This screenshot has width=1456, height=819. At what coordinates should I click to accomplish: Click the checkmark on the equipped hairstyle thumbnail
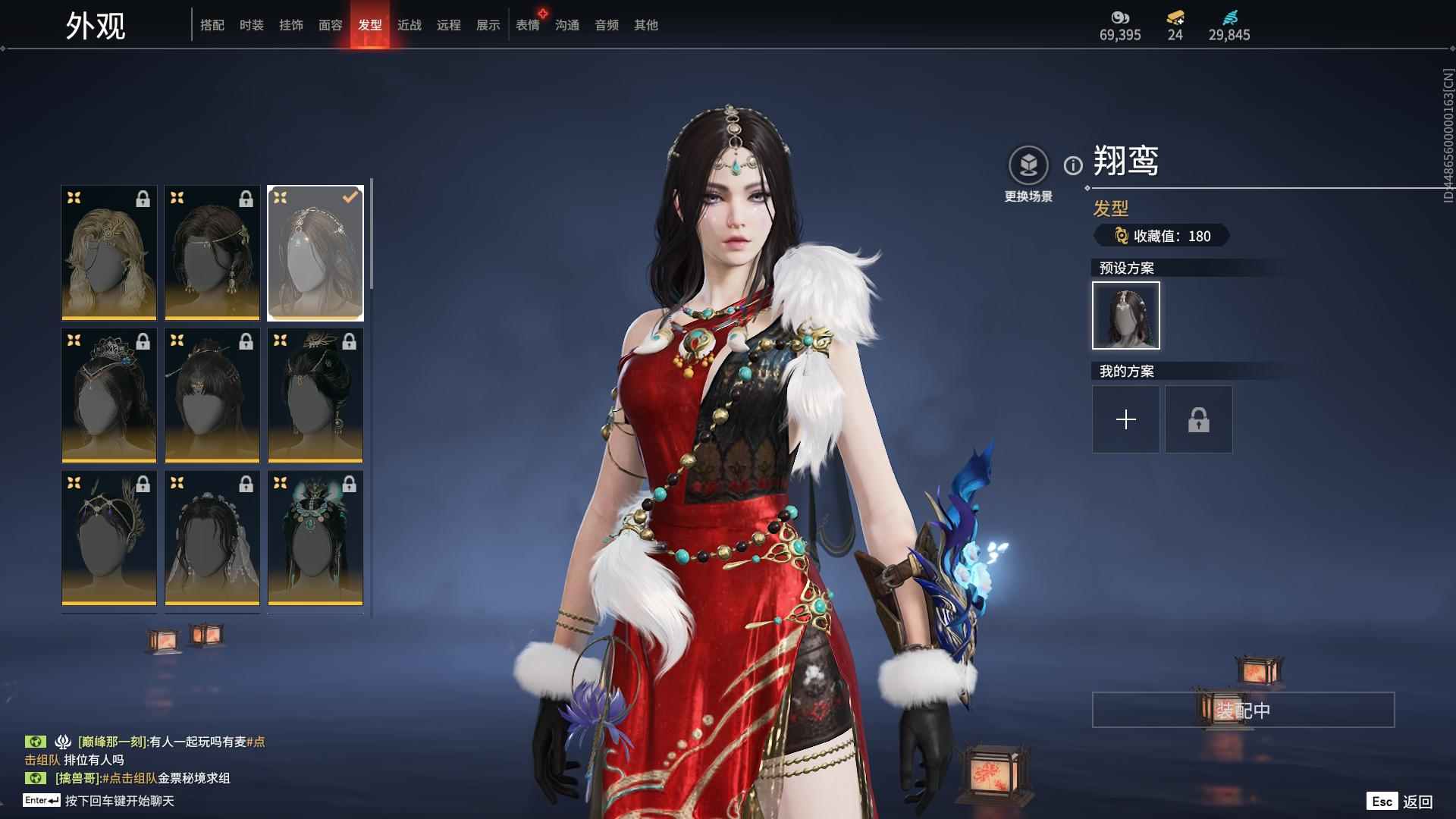click(350, 196)
